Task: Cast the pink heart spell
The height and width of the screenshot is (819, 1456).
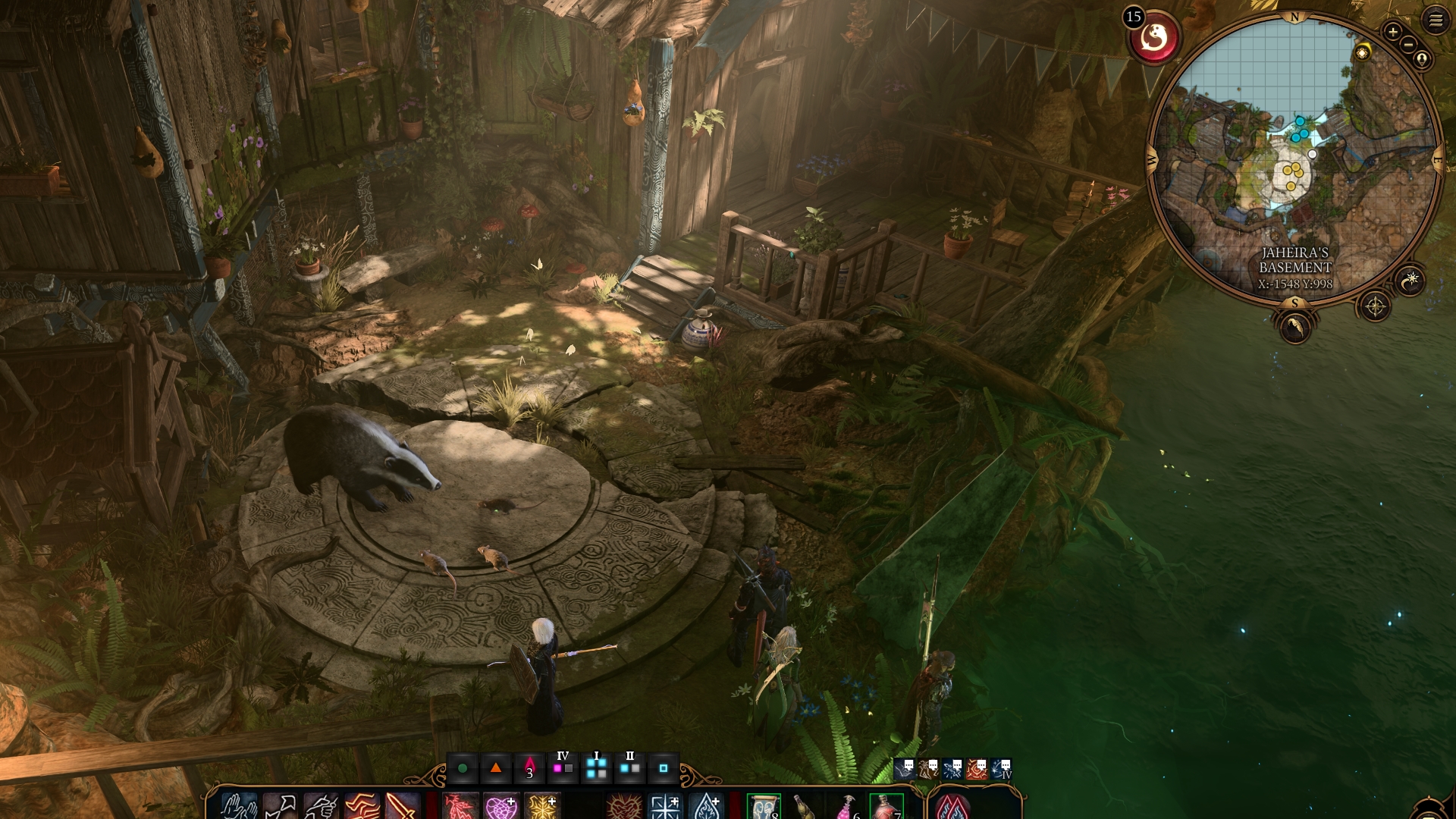Action: coord(500,807)
